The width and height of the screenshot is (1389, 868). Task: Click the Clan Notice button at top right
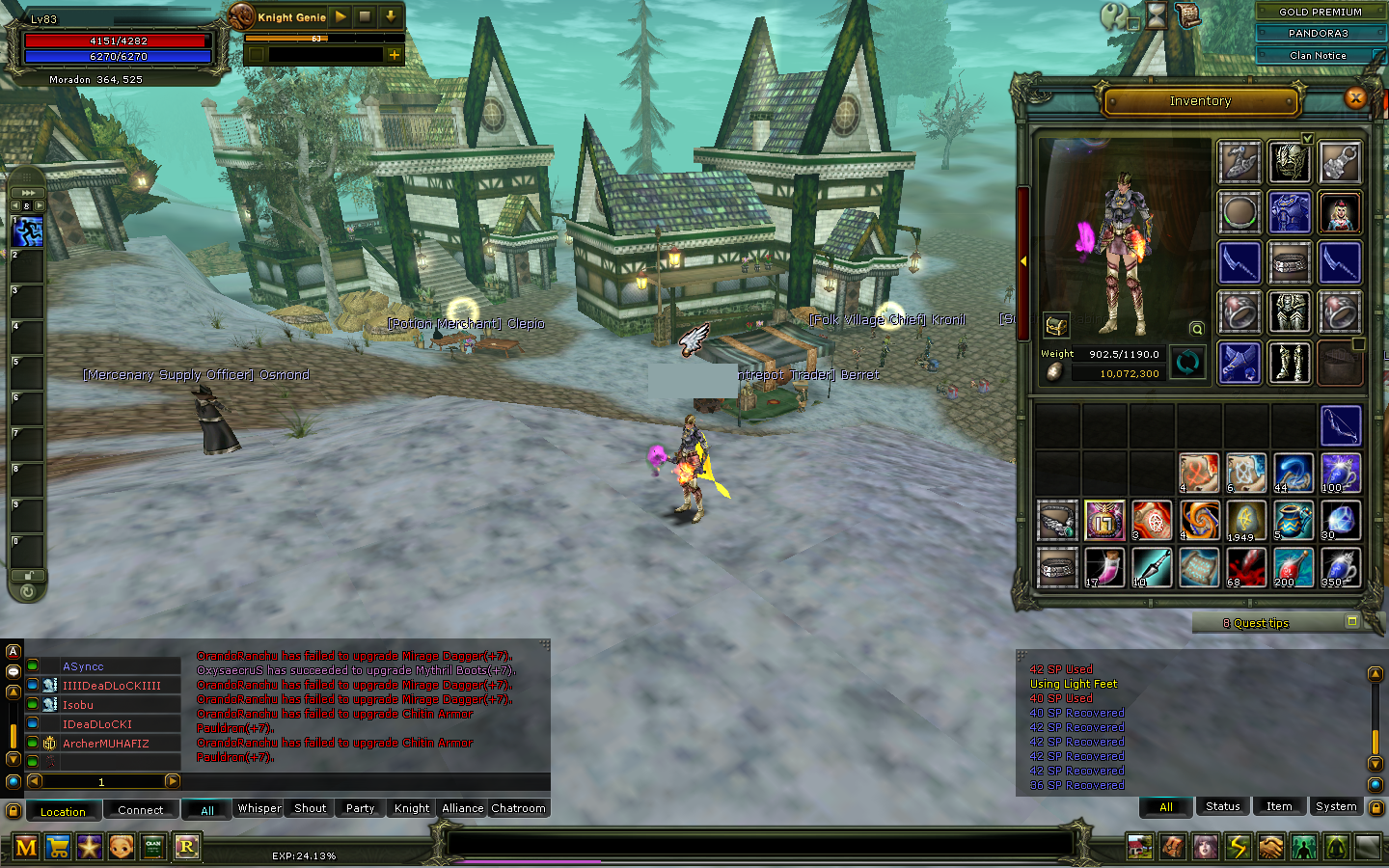pyautogui.click(x=1316, y=55)
